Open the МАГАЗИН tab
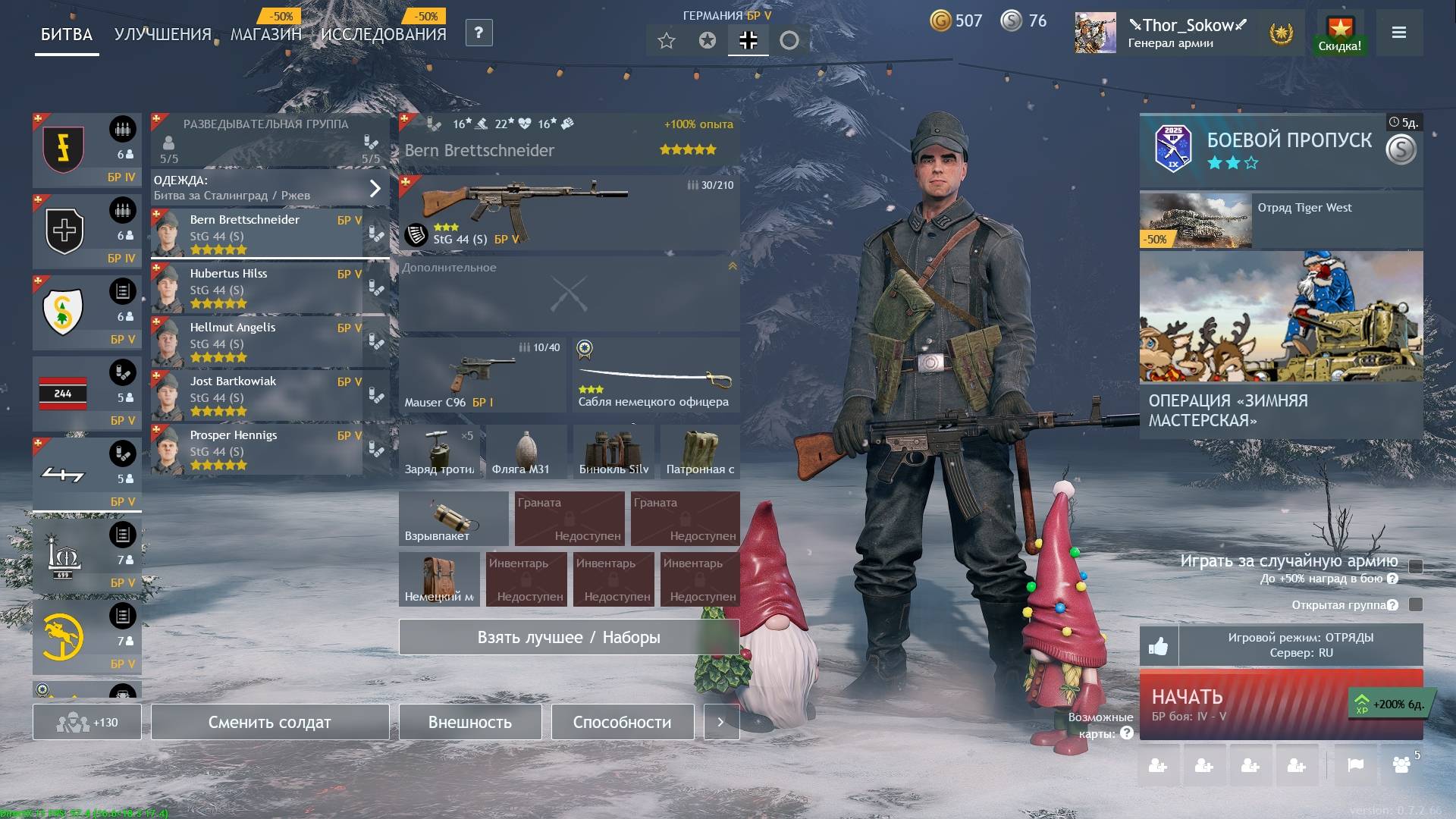The image size is (1456, 819). click(265, 34)
